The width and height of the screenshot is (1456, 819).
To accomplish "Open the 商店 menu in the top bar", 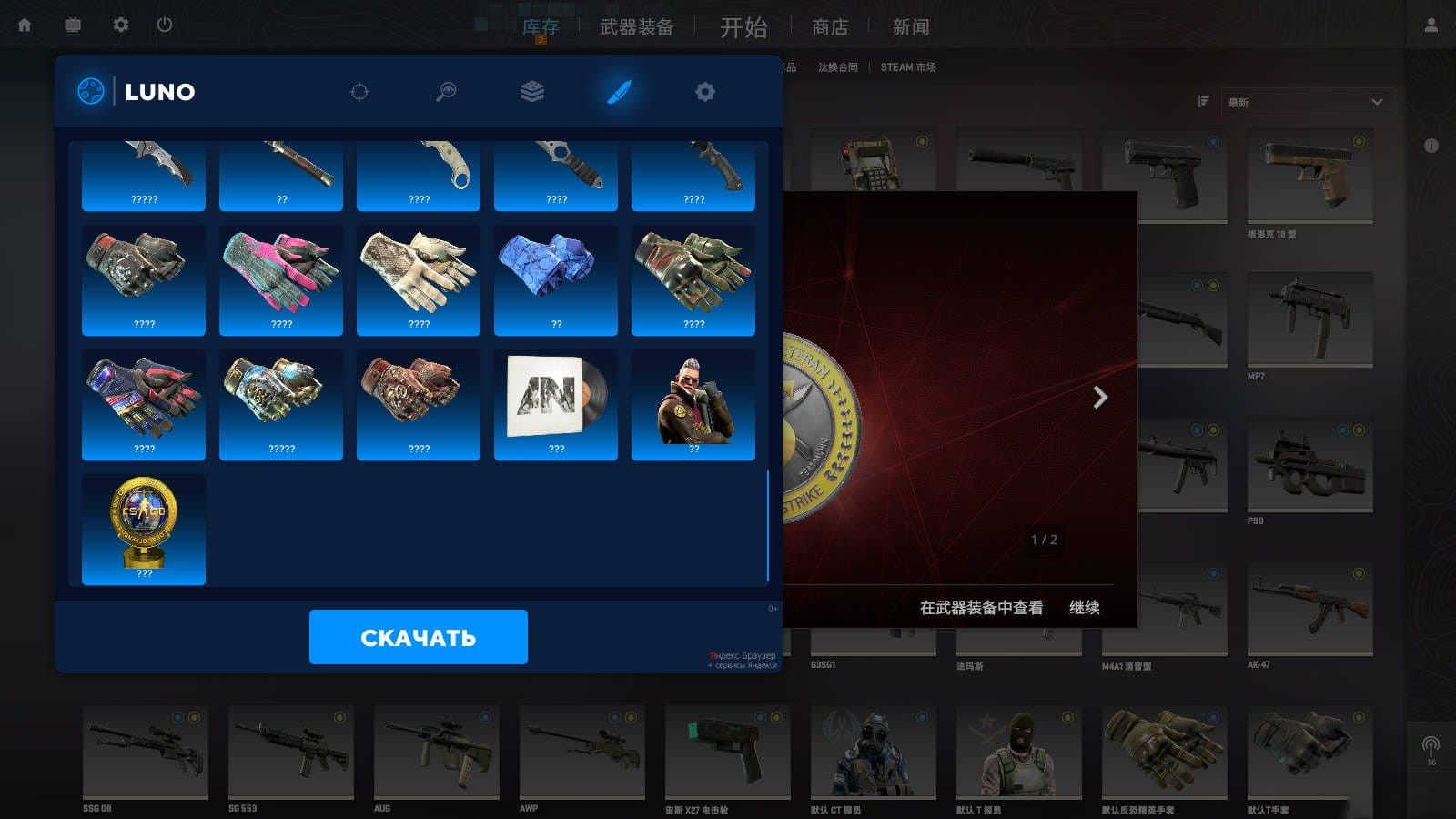I will click(829, 27).
